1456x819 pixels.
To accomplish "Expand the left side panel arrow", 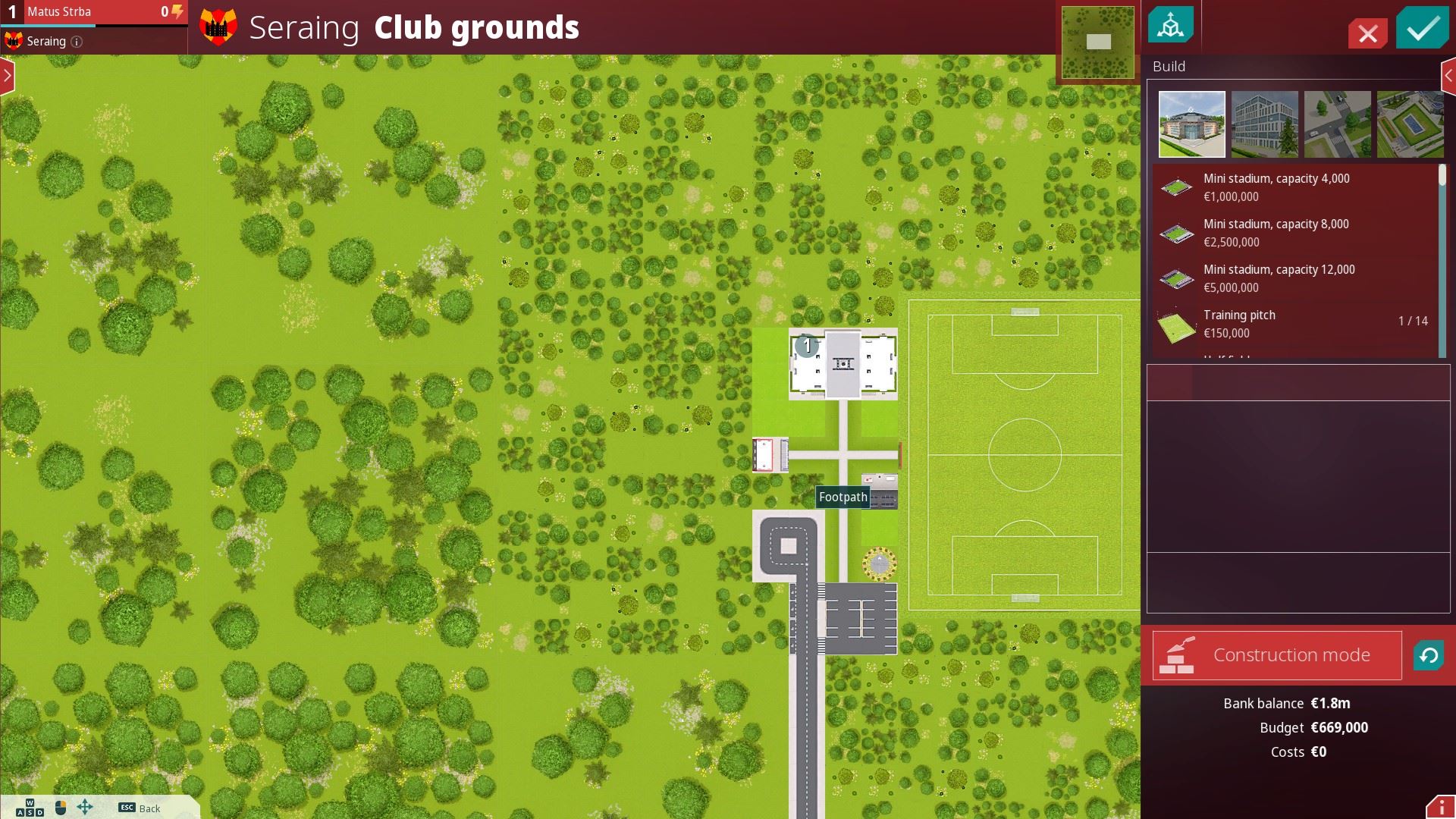I will pos(8,76).
